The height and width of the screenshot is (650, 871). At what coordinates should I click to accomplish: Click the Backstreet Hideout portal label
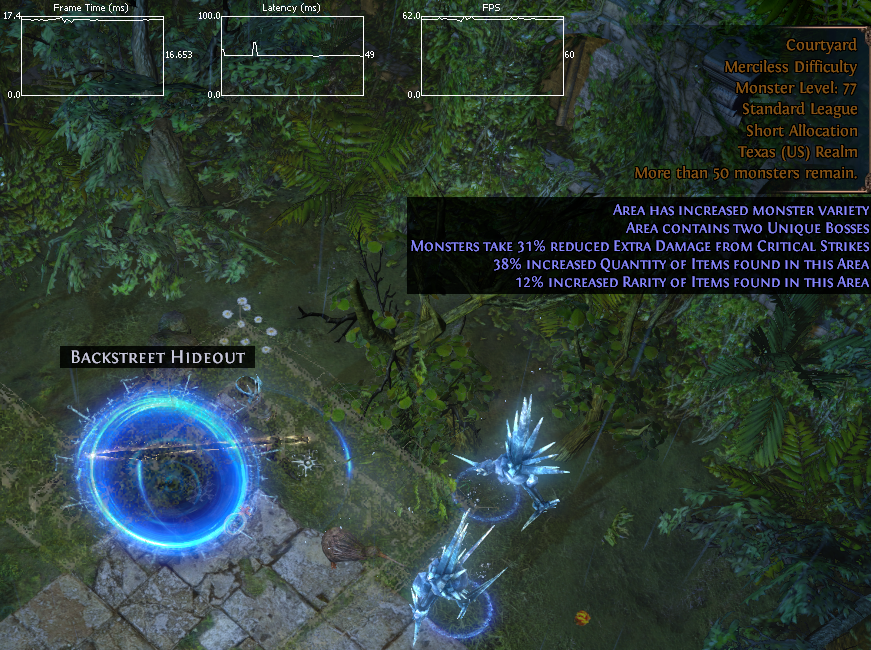(x=157, y=357)
